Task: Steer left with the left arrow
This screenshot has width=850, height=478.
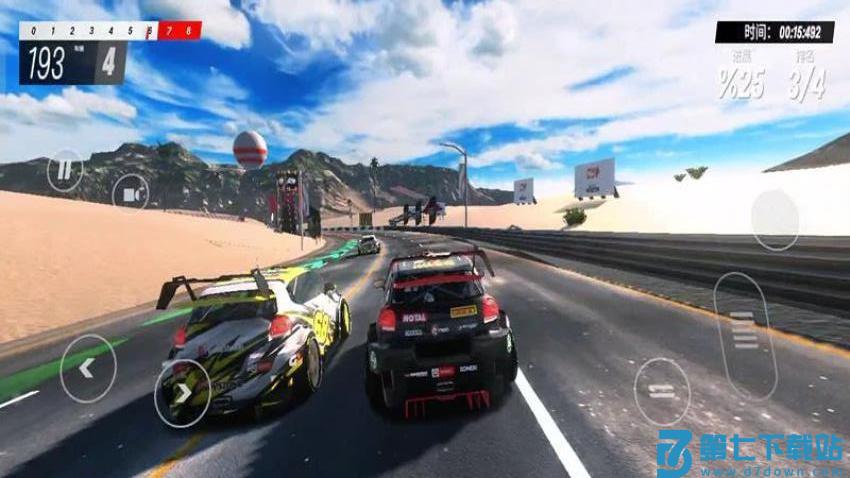Action: (88, 369)
